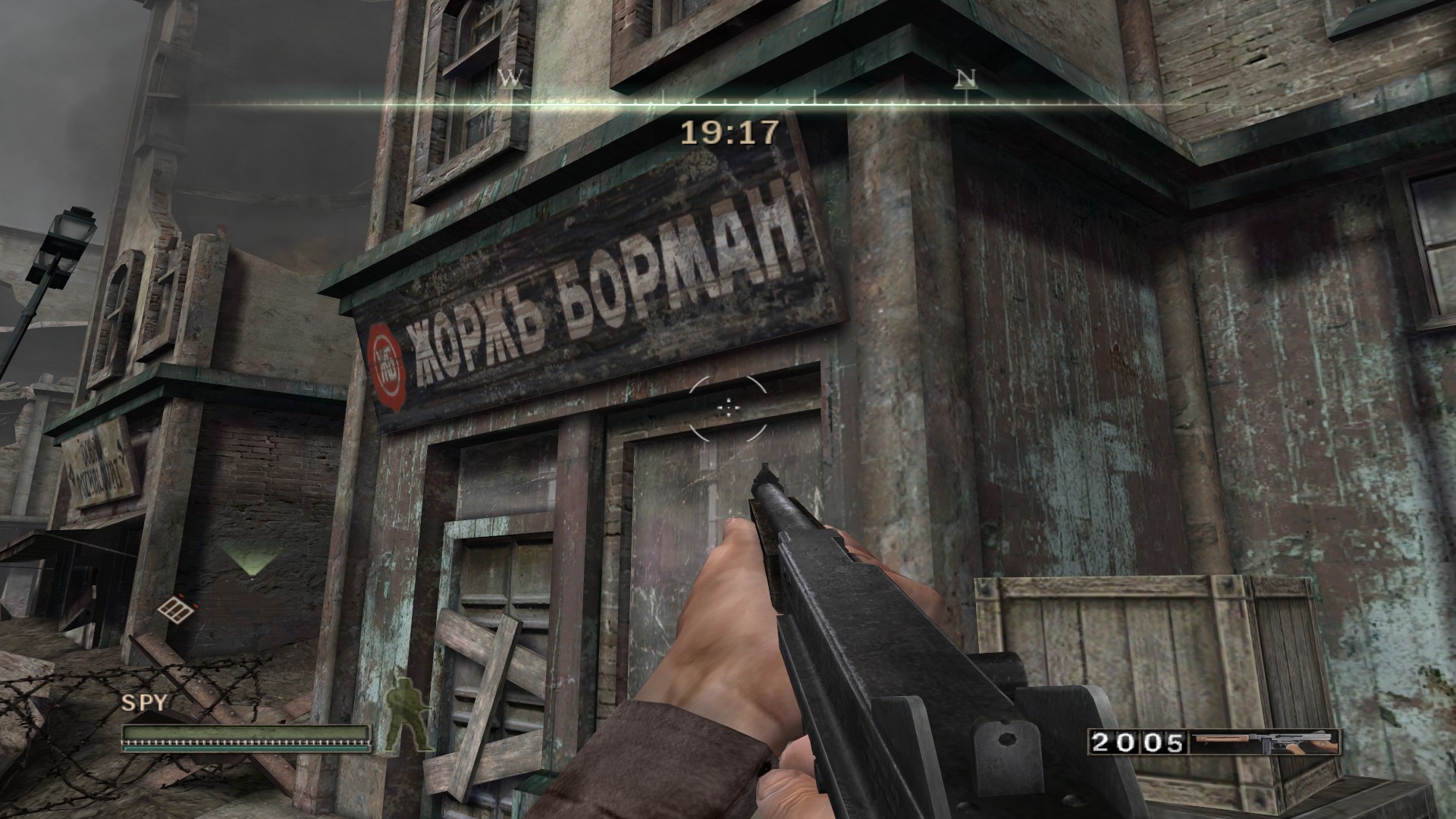Viewport: 1456px width, 819px height.
Task: Select the Thompson submachine gun weapon icon
Action: (1263, 742)
